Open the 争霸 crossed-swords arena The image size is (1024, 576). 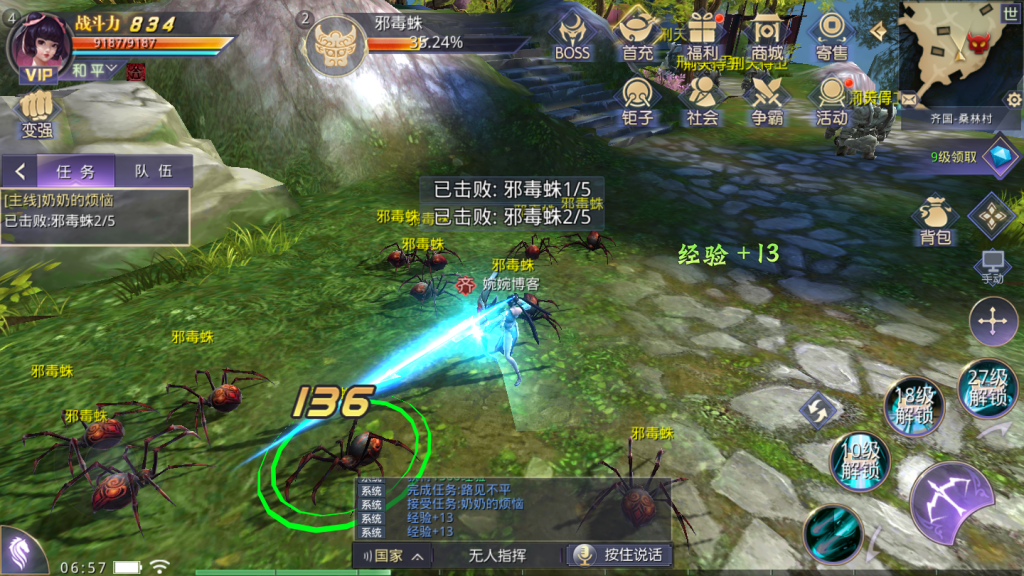click(x=767, y=100)
